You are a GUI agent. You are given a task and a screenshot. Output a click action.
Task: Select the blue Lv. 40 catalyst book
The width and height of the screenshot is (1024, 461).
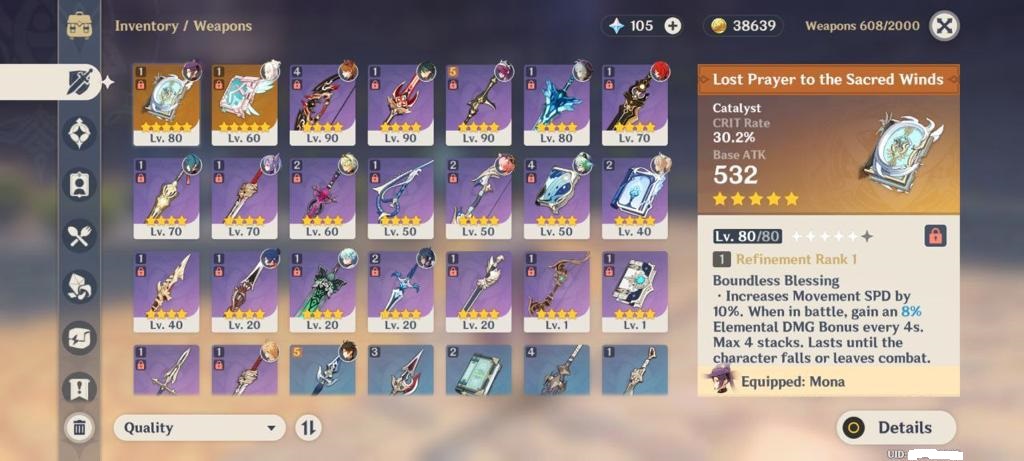coord(634,197)
